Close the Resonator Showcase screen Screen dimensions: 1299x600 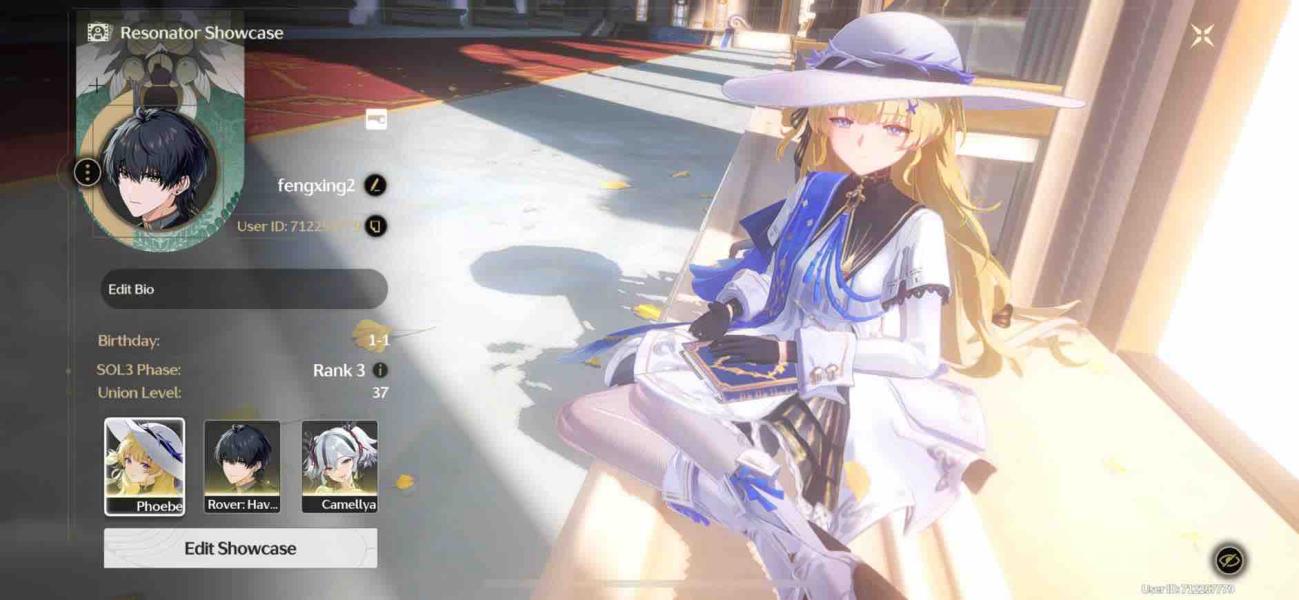tap(1201, 36)
